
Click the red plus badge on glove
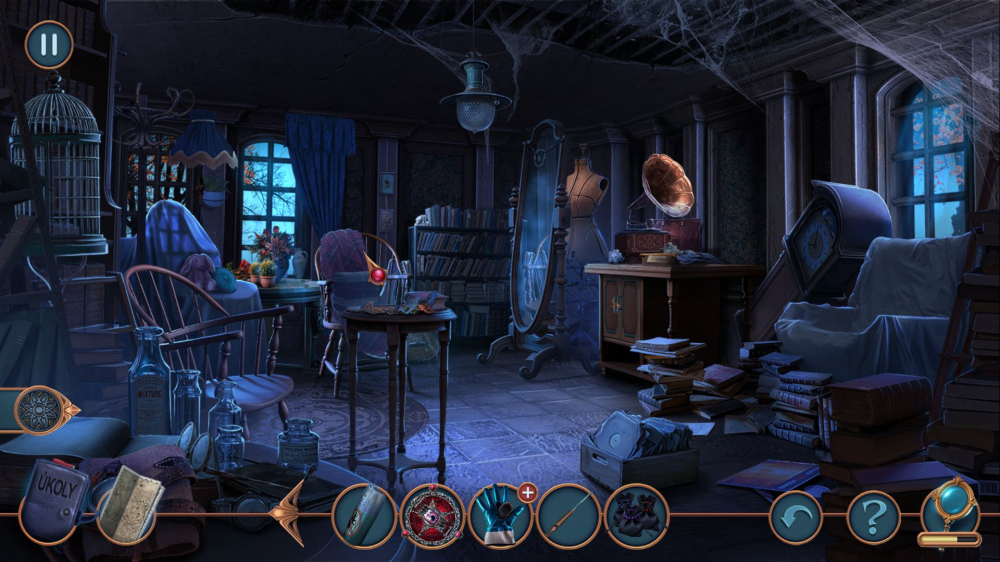point(527,492)
